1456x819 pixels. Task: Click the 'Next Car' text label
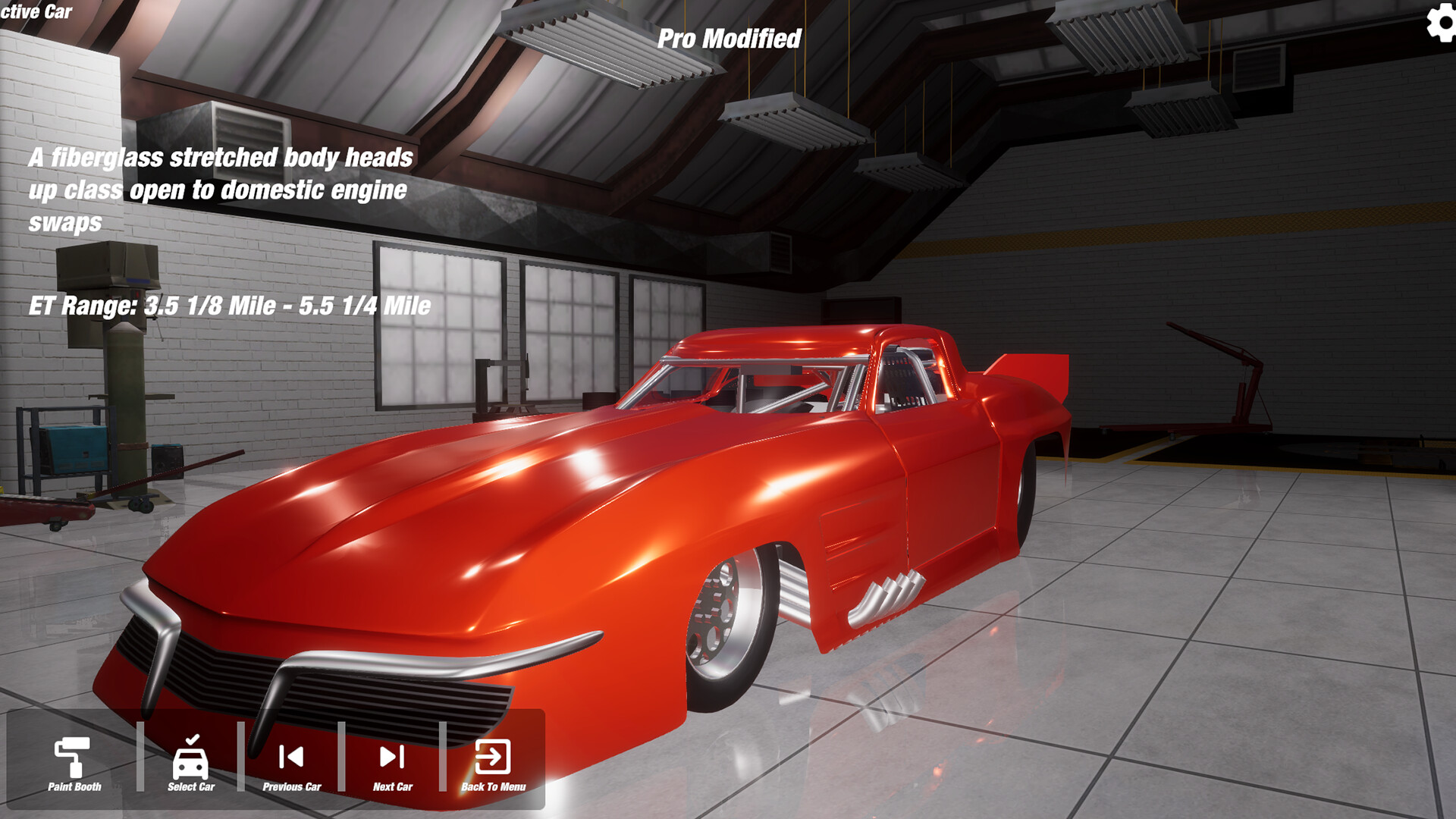coord(392,787)
